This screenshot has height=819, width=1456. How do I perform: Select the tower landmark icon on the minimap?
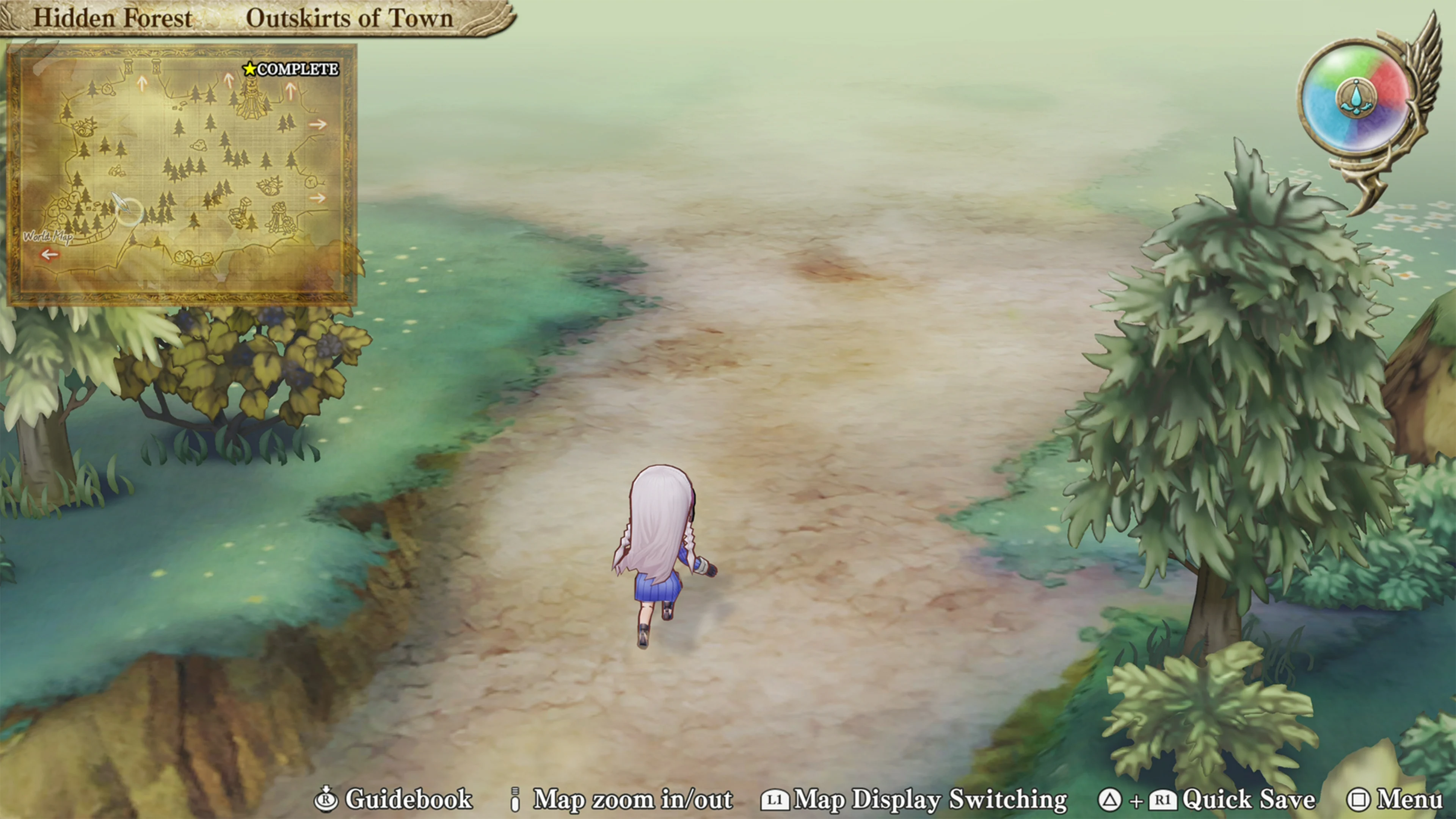[x=251, y=99]
